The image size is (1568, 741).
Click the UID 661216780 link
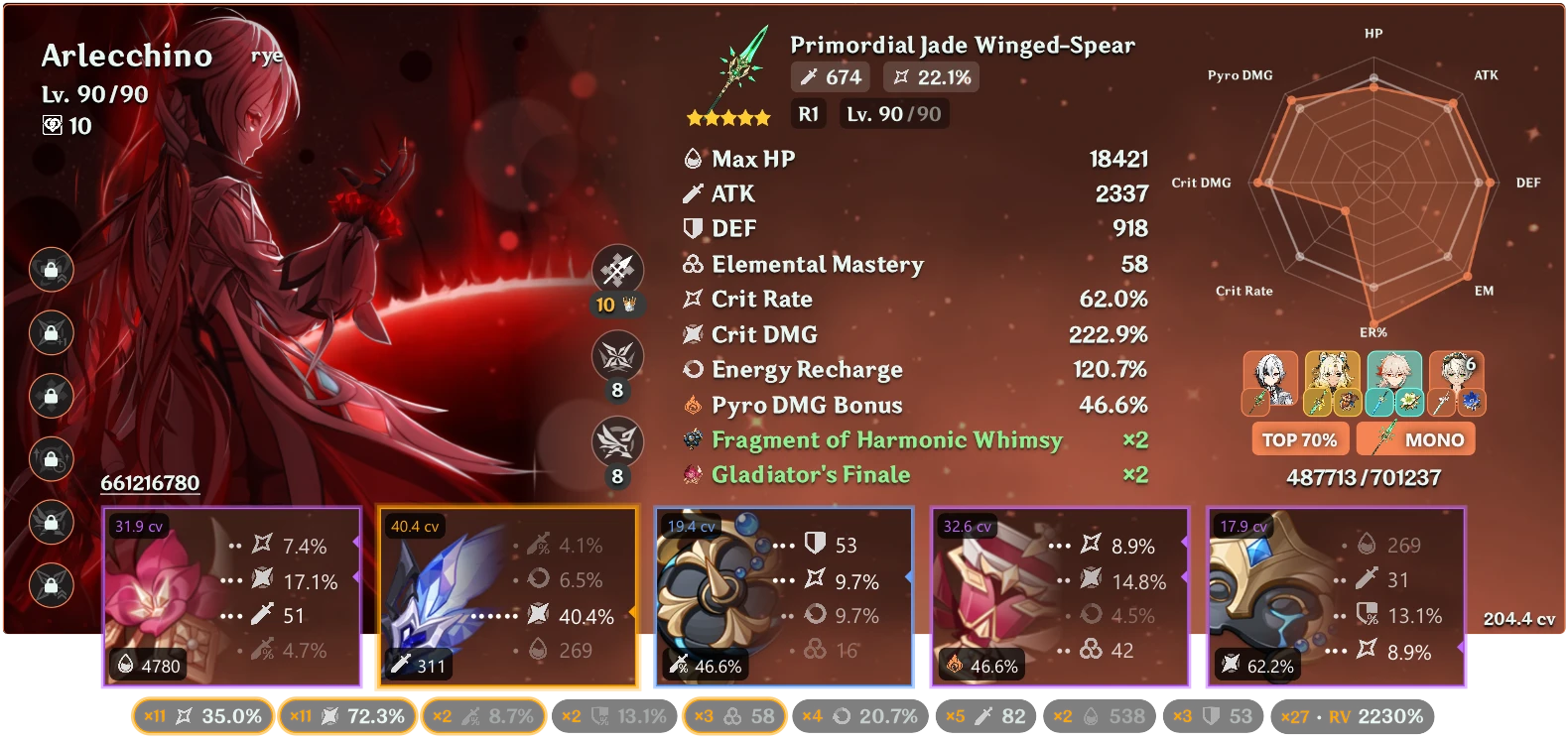tap(150, 483)
